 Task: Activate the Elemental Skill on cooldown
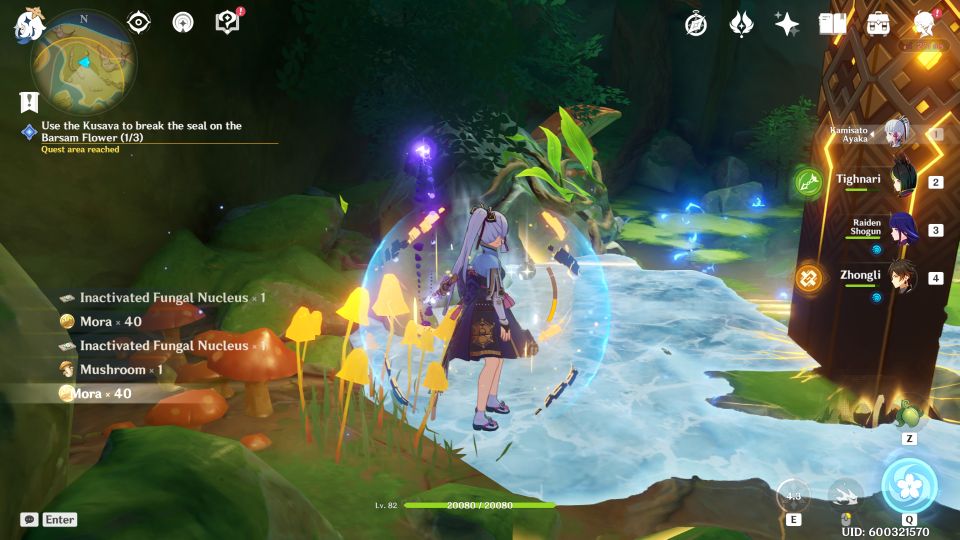tap(793, 495)
